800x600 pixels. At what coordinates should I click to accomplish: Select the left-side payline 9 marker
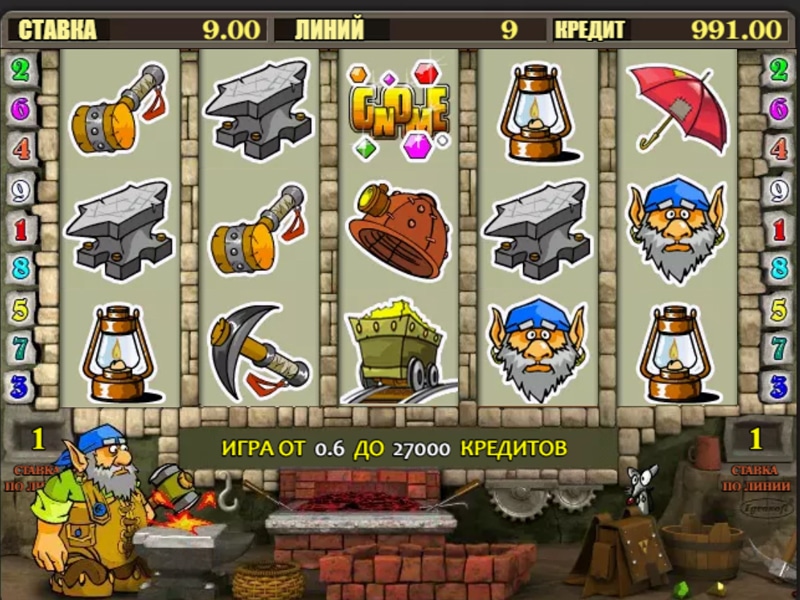pyautogui.click(x=20, y=189)
